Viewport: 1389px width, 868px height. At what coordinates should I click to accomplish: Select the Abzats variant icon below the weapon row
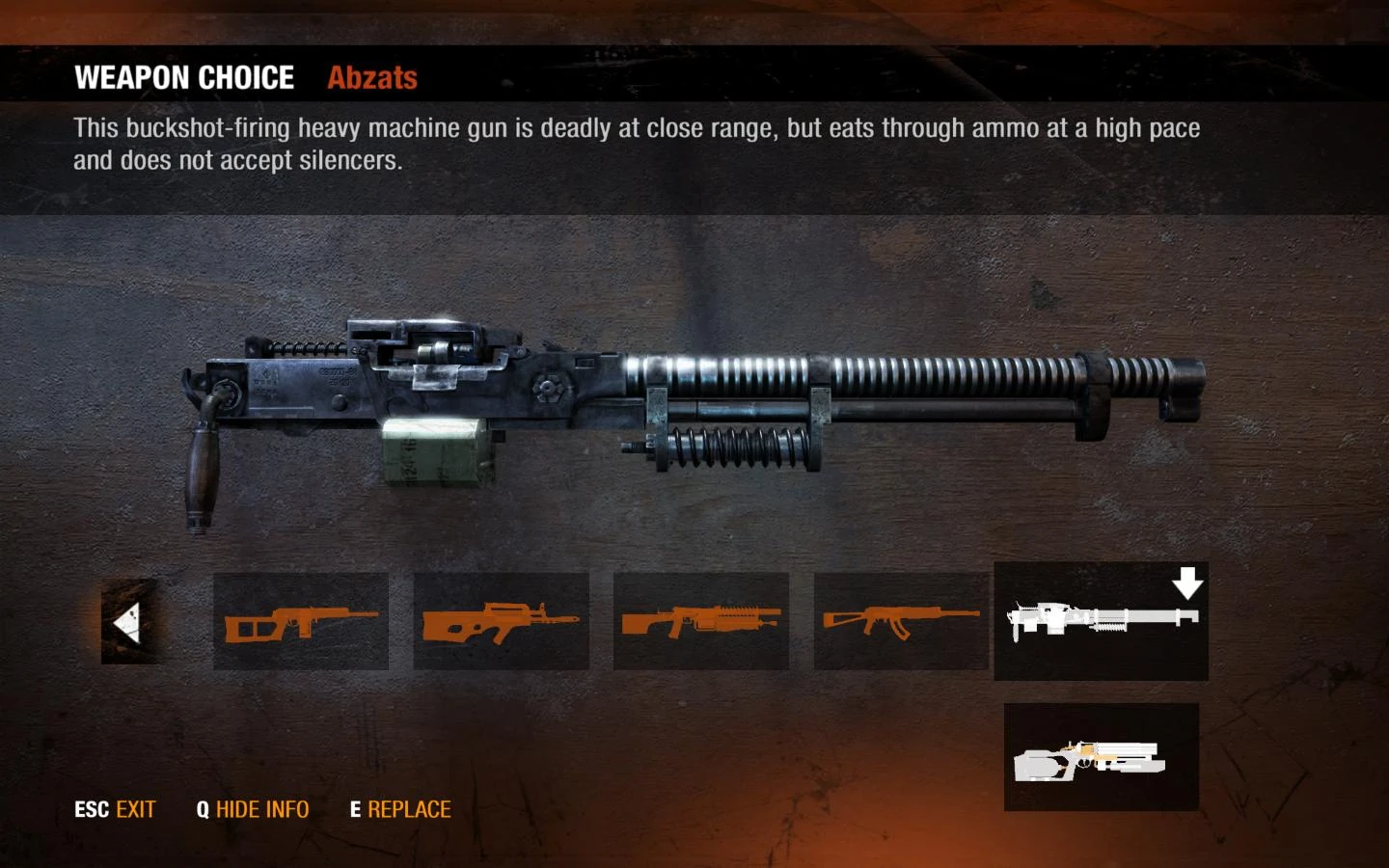(x=1099, y=759)
